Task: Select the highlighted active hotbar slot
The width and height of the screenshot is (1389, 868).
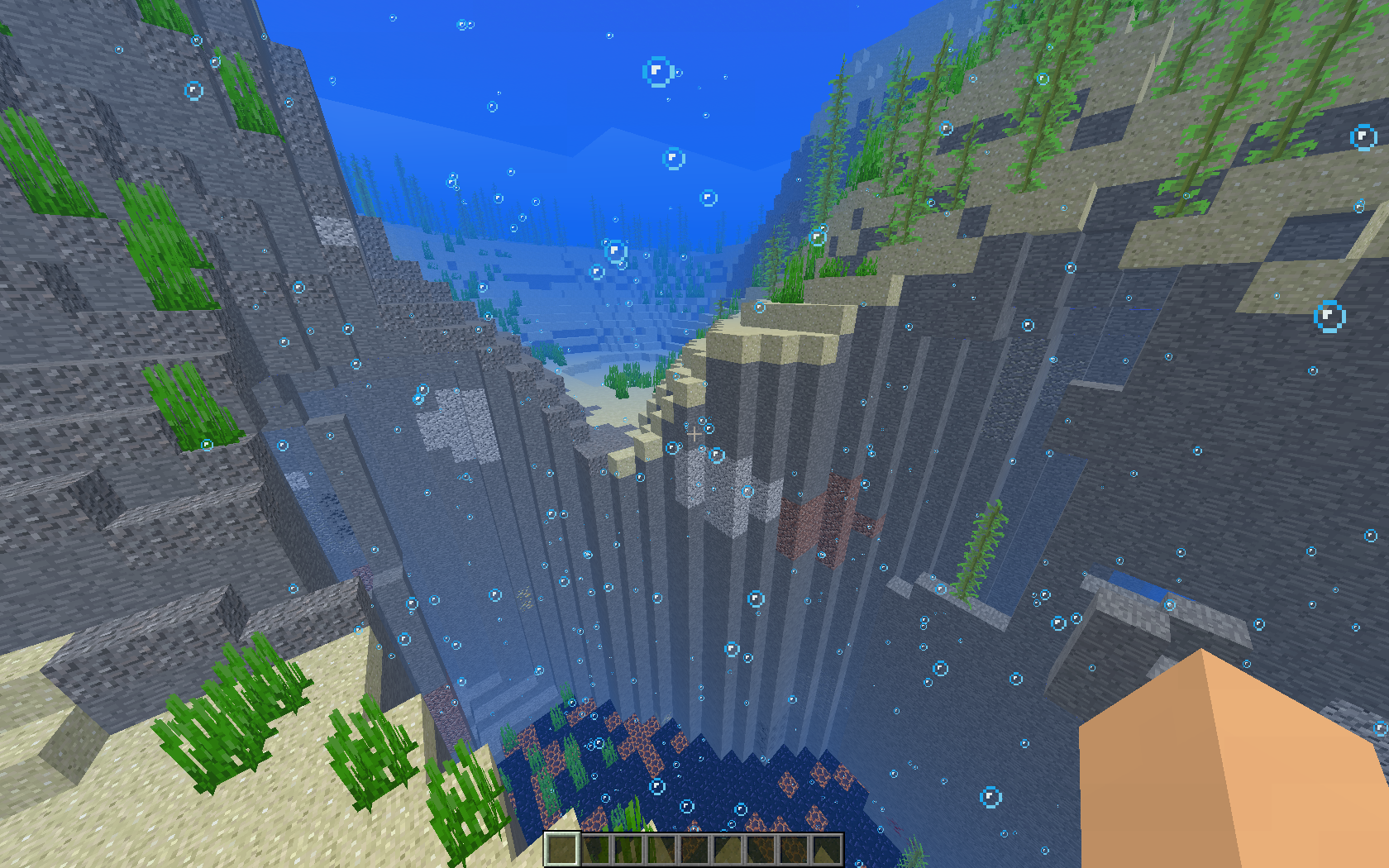Action: 561,849
